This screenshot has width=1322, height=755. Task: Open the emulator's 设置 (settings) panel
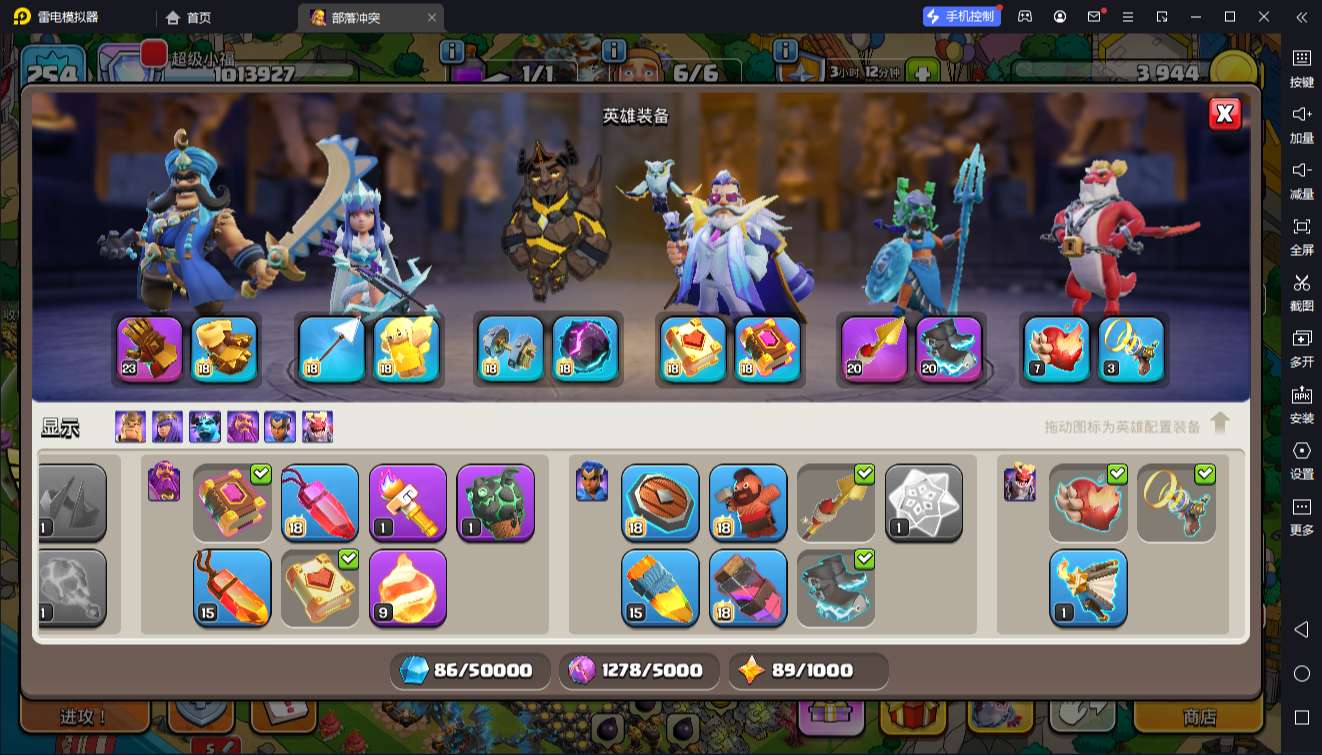click(1301, 458)
